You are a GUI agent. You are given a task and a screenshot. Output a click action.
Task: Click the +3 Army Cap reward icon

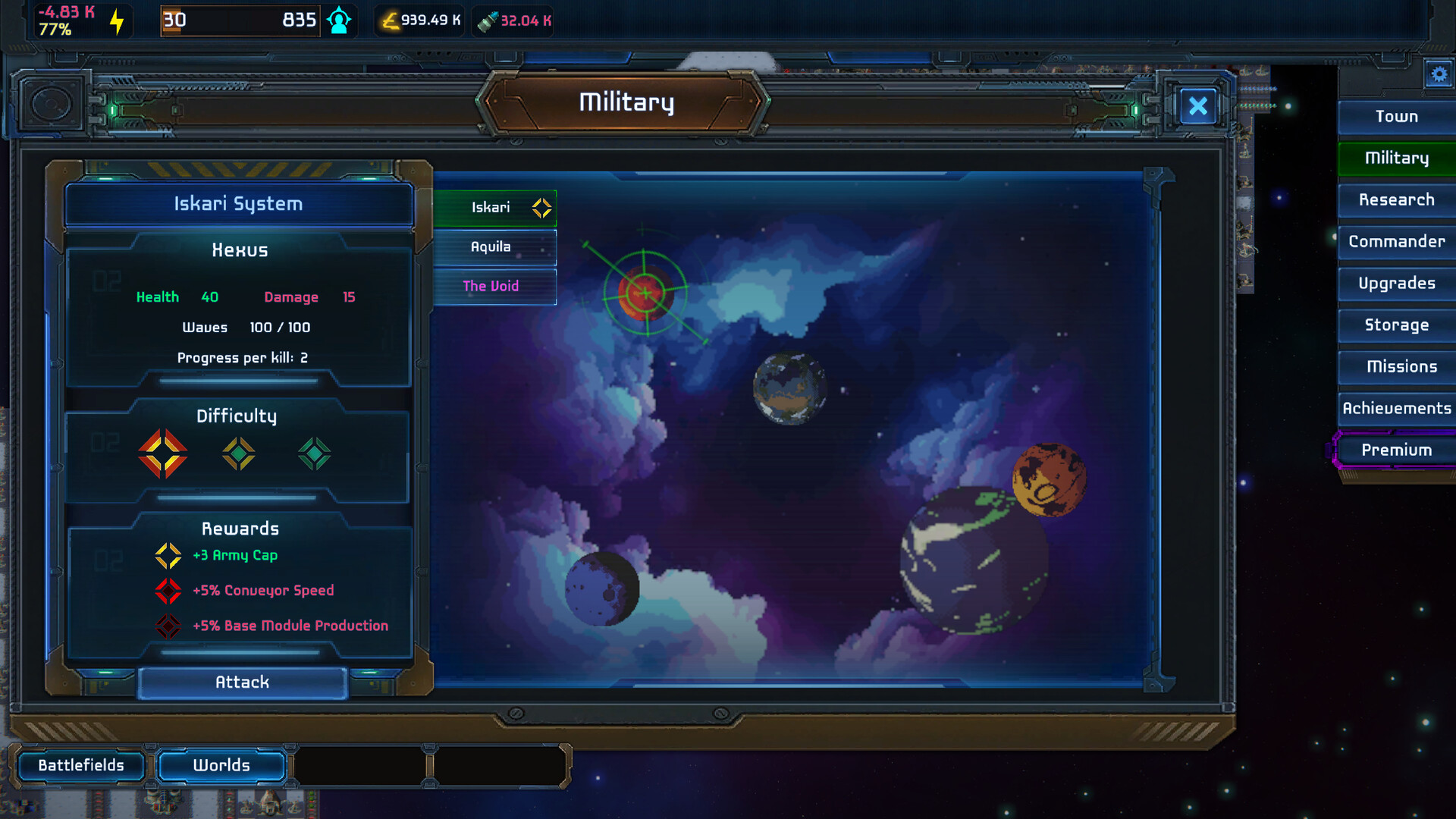pos(168,555)
